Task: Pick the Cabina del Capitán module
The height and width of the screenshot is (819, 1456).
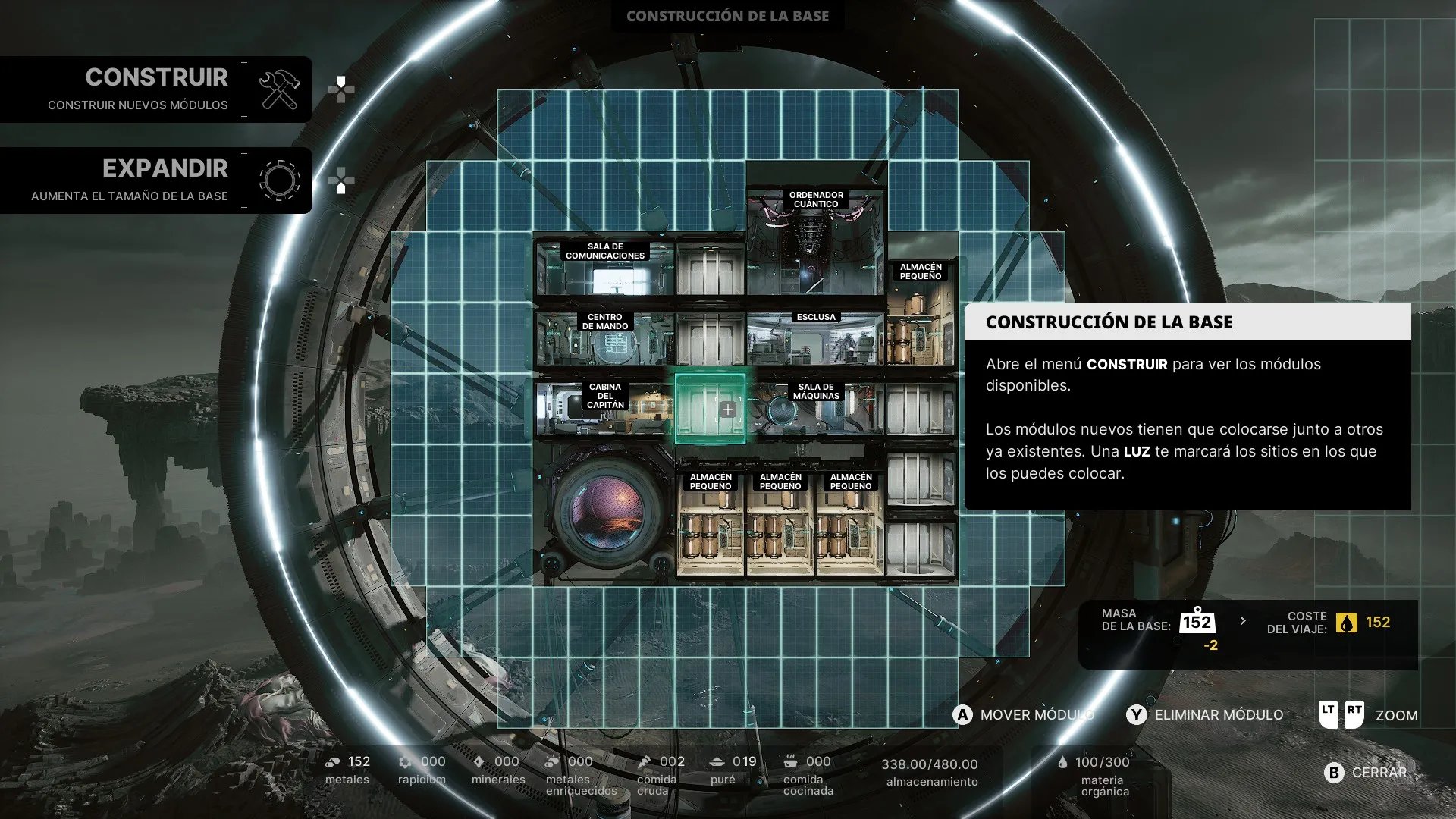Action: [x=604, y=409]
